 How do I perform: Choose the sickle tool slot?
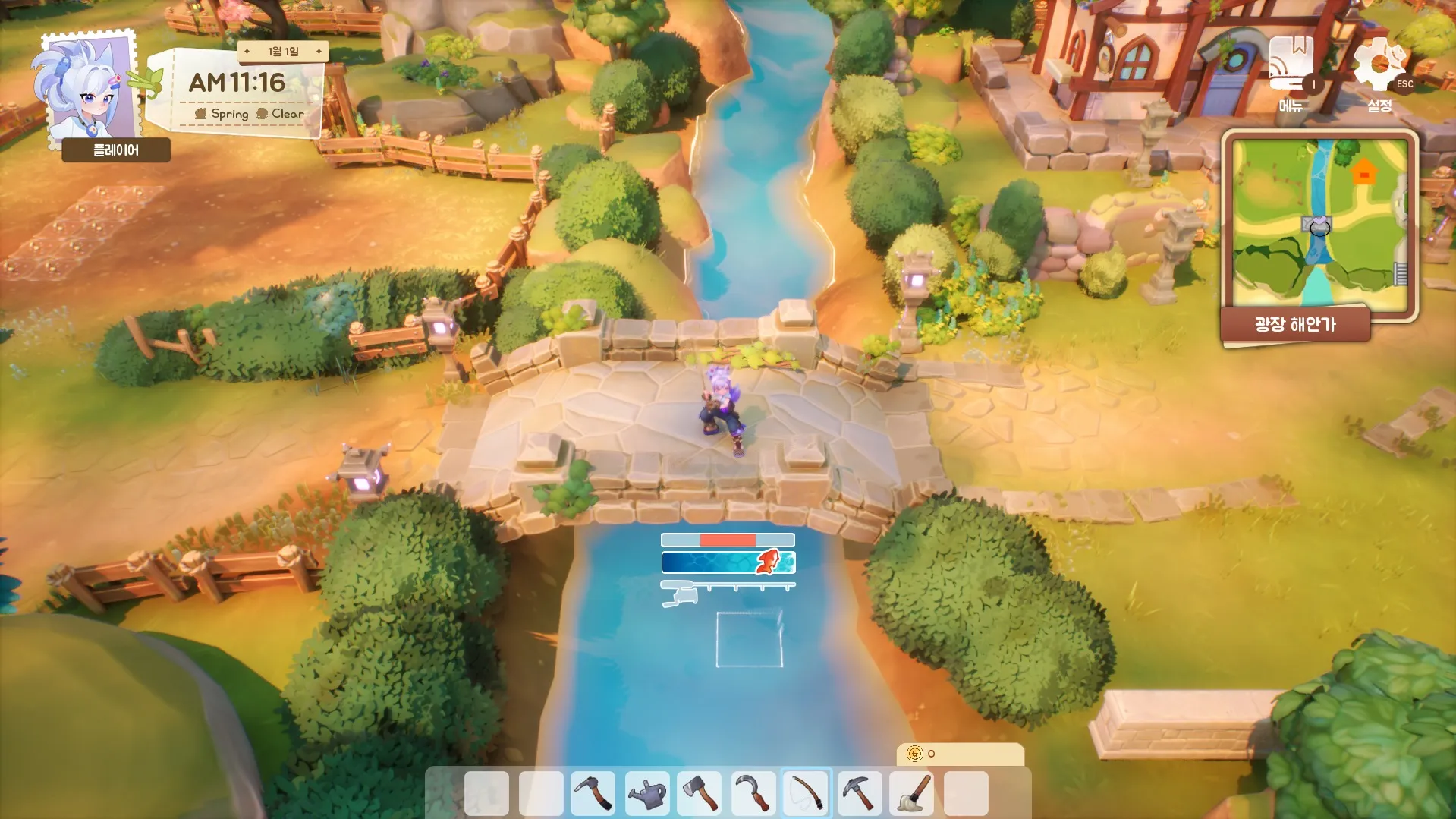(x=753, y=793)
